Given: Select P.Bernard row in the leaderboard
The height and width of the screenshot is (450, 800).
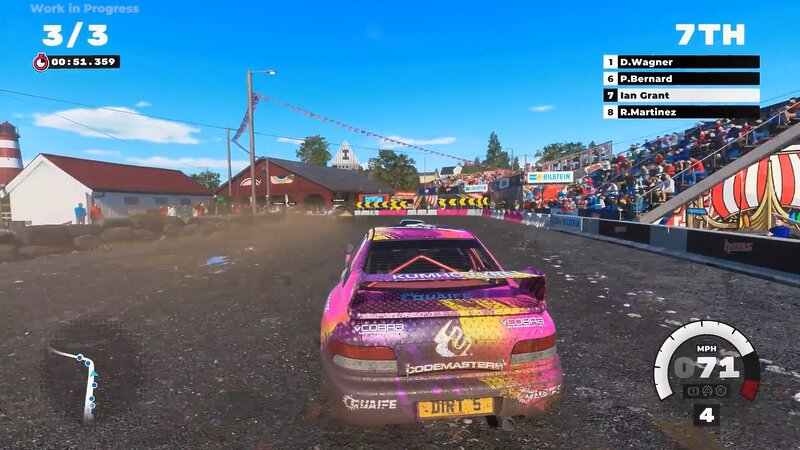Looking at the screenshot, I should pos(681,79).
